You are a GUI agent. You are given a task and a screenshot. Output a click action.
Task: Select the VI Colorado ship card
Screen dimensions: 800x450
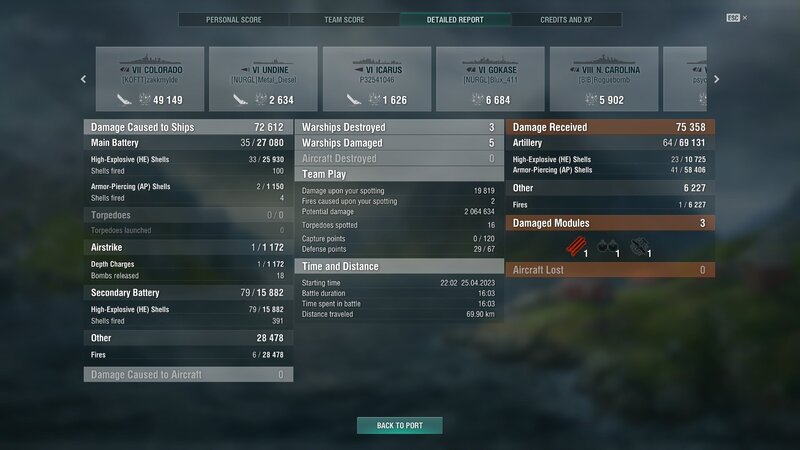(150, 78)
